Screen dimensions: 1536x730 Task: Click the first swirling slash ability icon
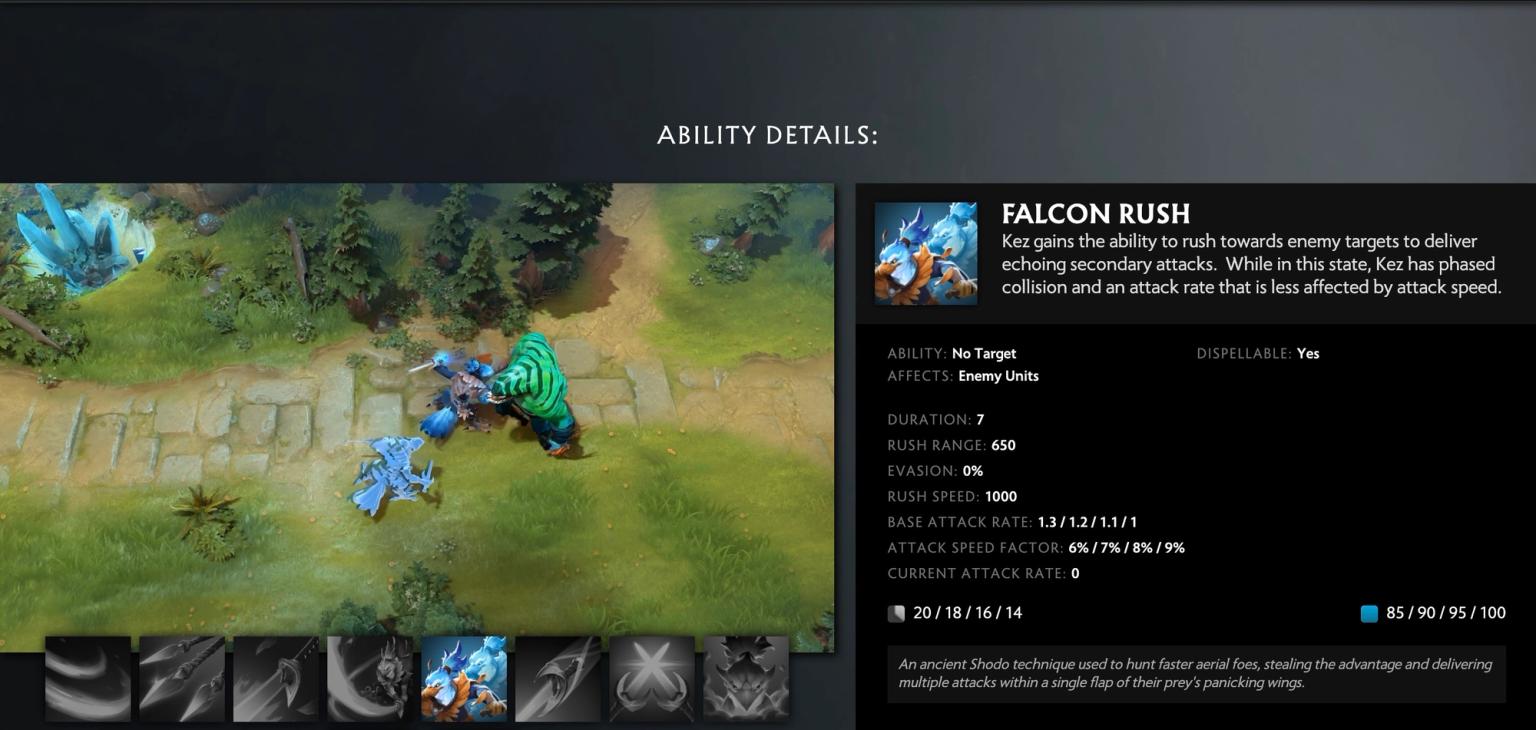tap(87, 679)
